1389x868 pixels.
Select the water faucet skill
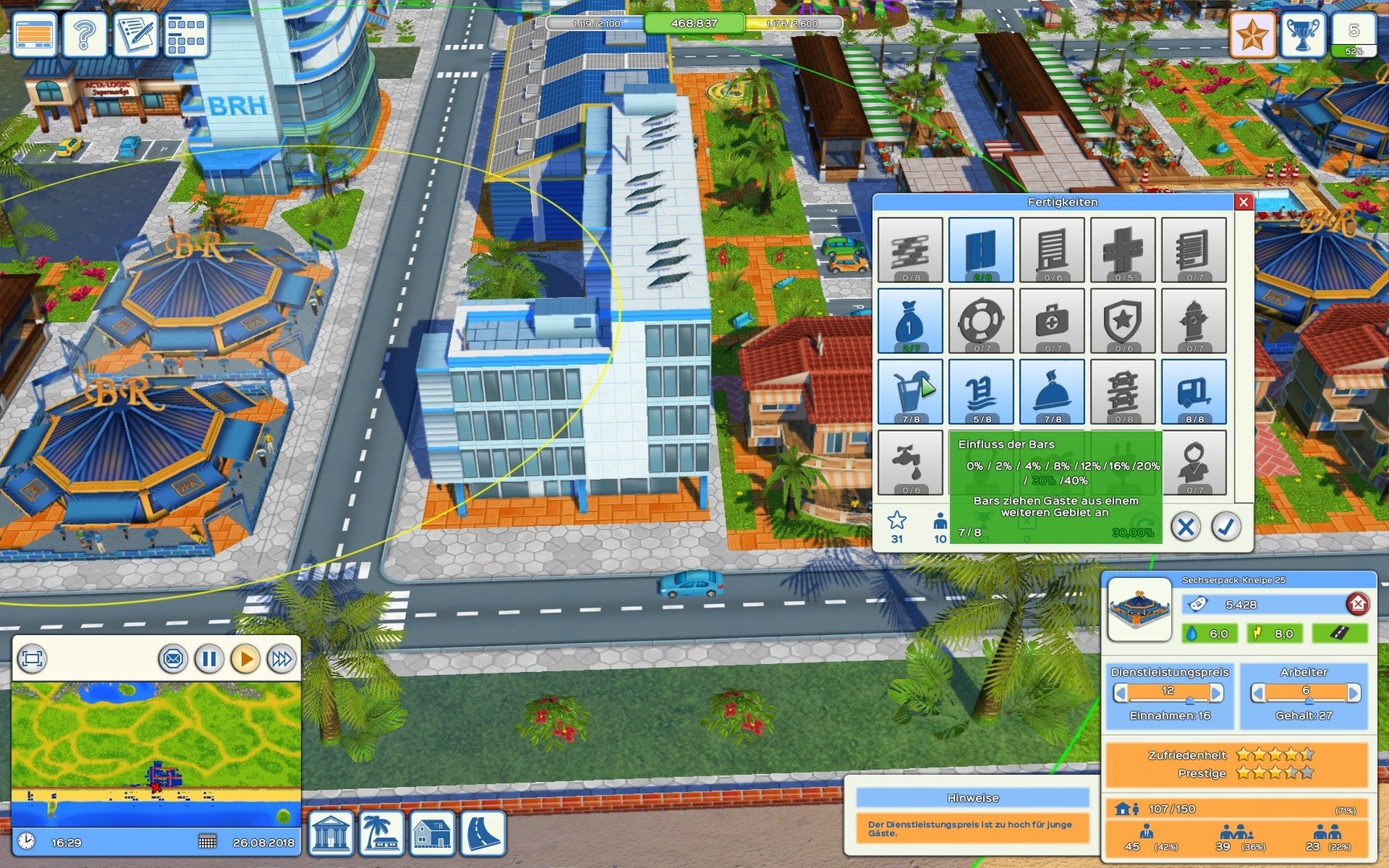(910, 462)
